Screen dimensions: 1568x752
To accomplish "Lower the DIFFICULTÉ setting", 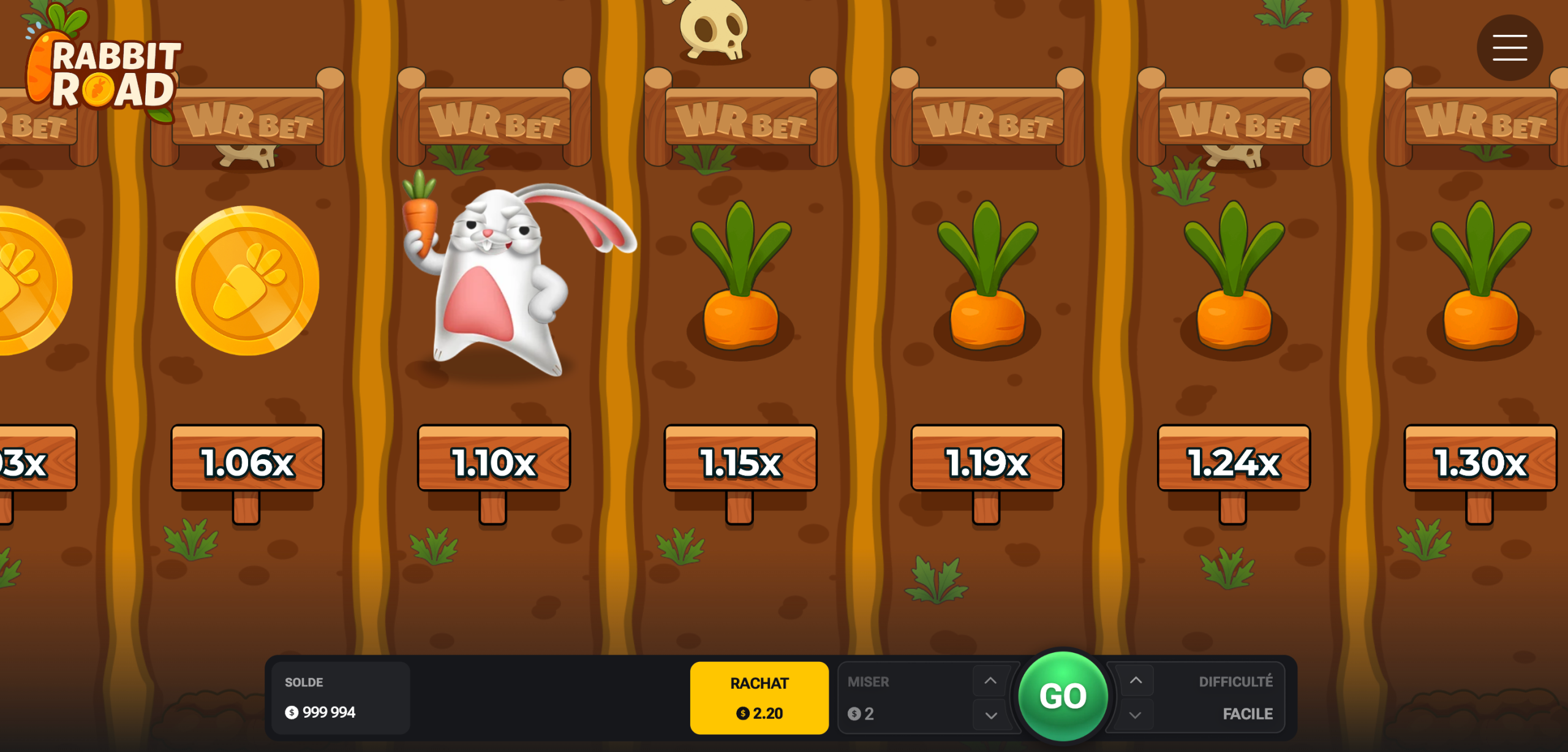I will pos(1136,714).
